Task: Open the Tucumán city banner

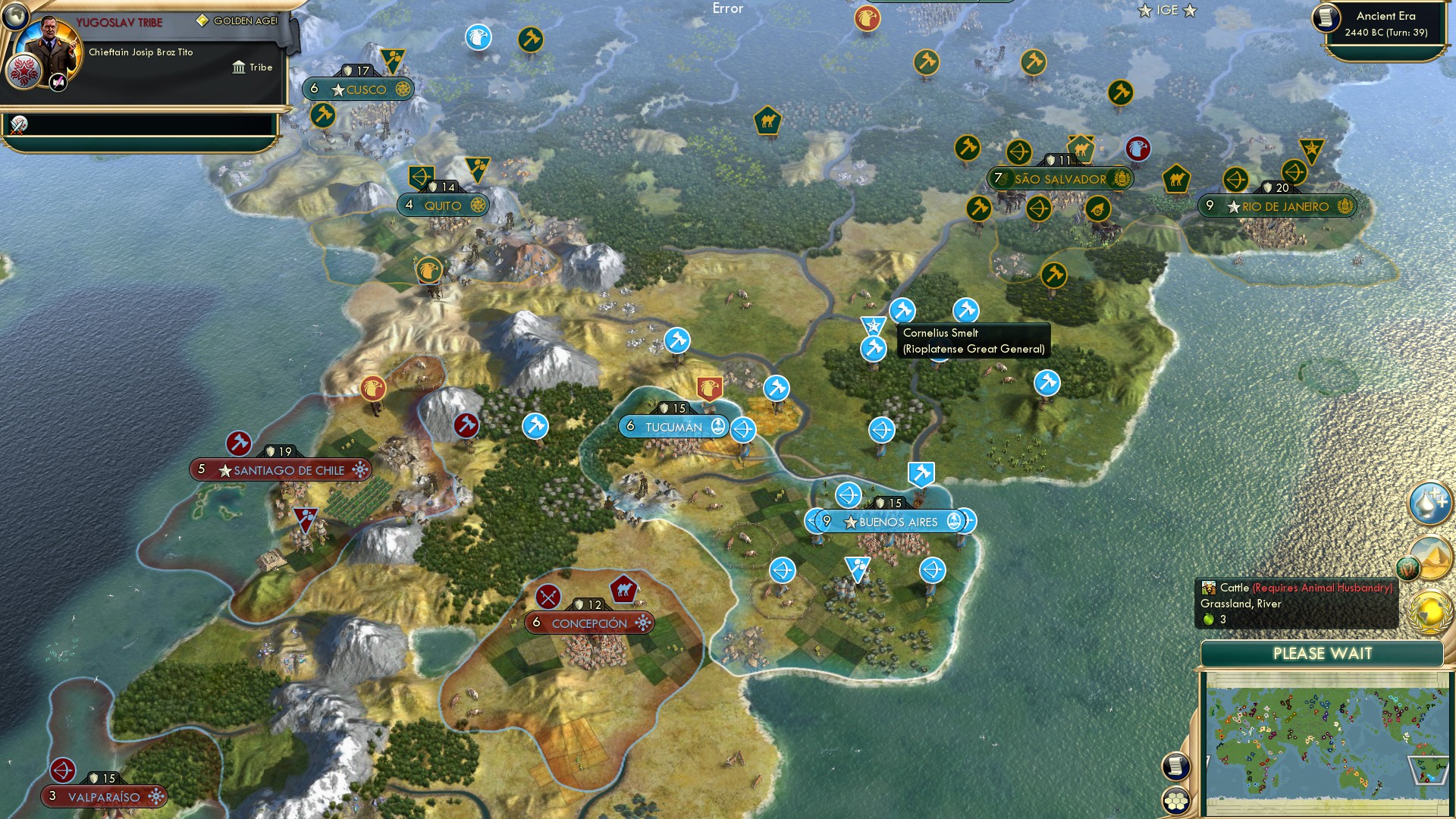Action: tap(673, 426)
